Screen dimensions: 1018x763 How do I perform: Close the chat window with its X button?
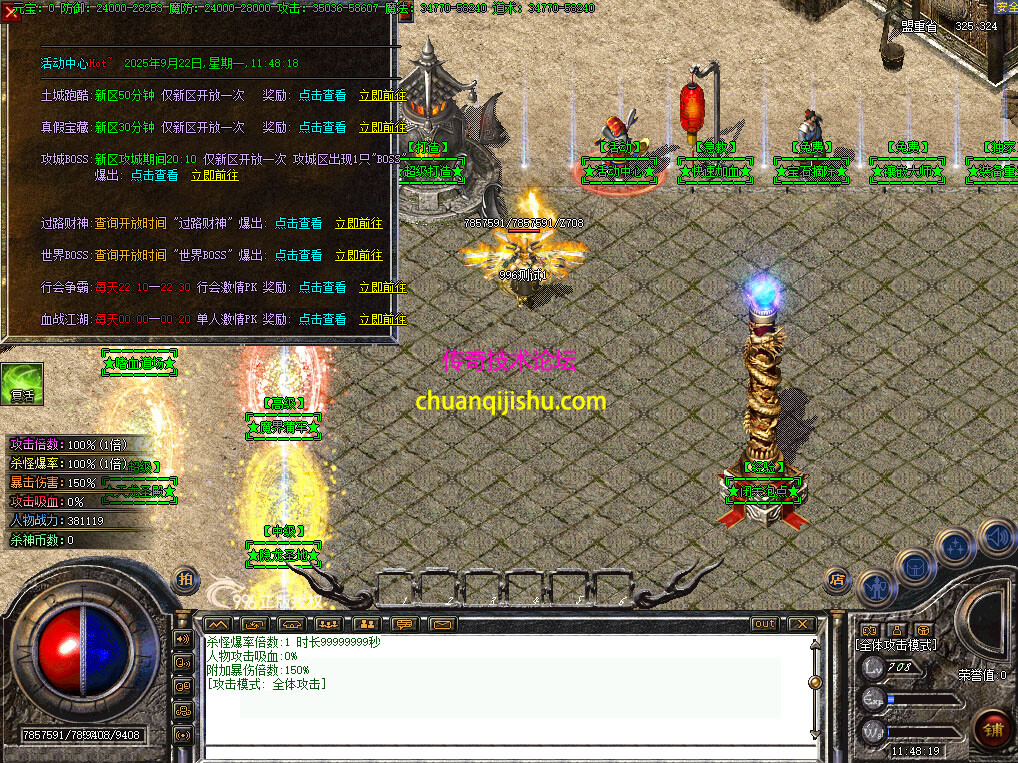[x=800, y=624]
